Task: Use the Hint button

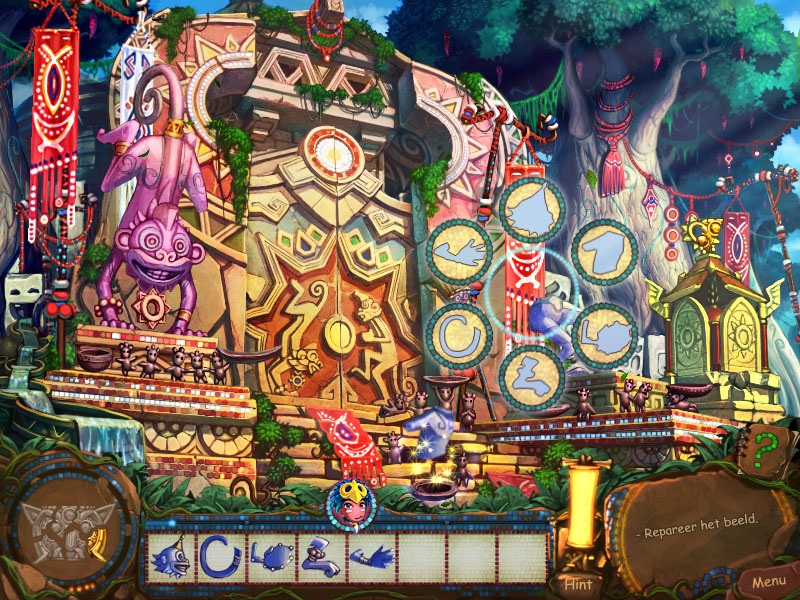Action: coord(578,584)
